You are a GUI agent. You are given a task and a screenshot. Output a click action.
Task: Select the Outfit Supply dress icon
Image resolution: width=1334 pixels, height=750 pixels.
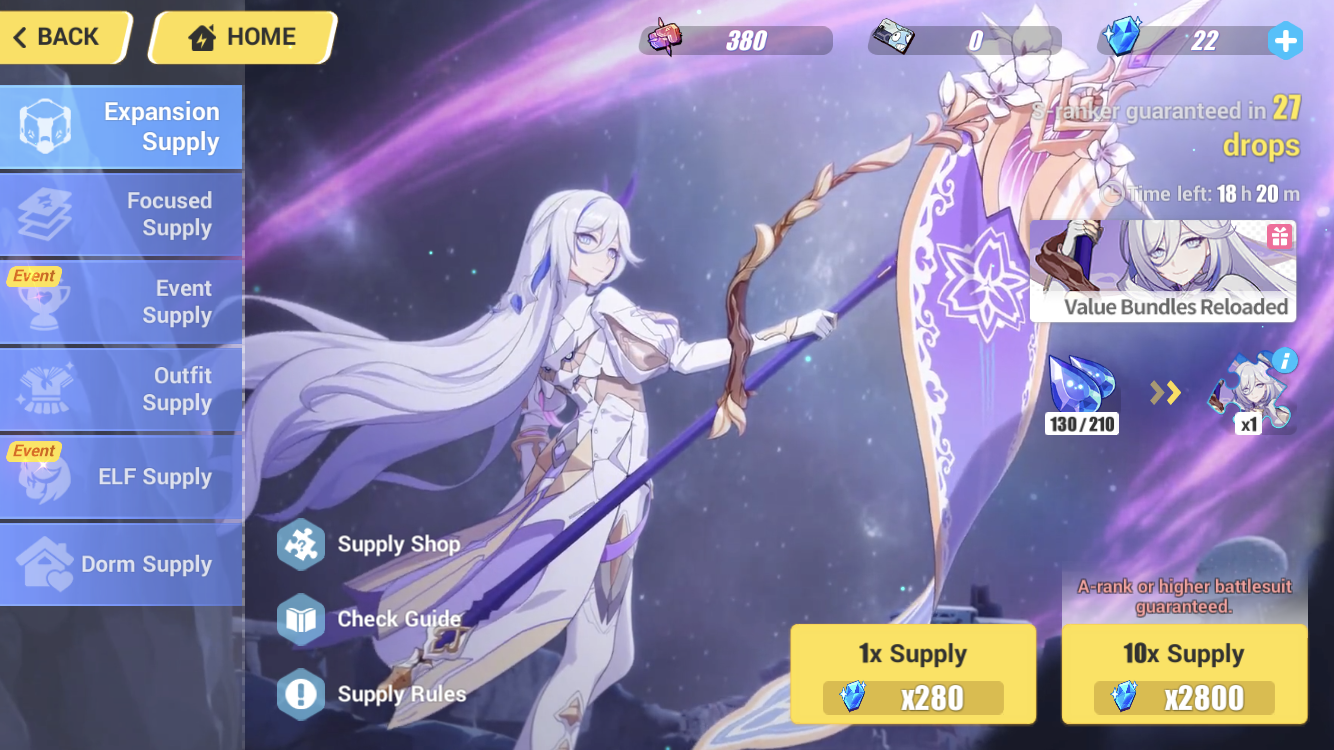43,388
